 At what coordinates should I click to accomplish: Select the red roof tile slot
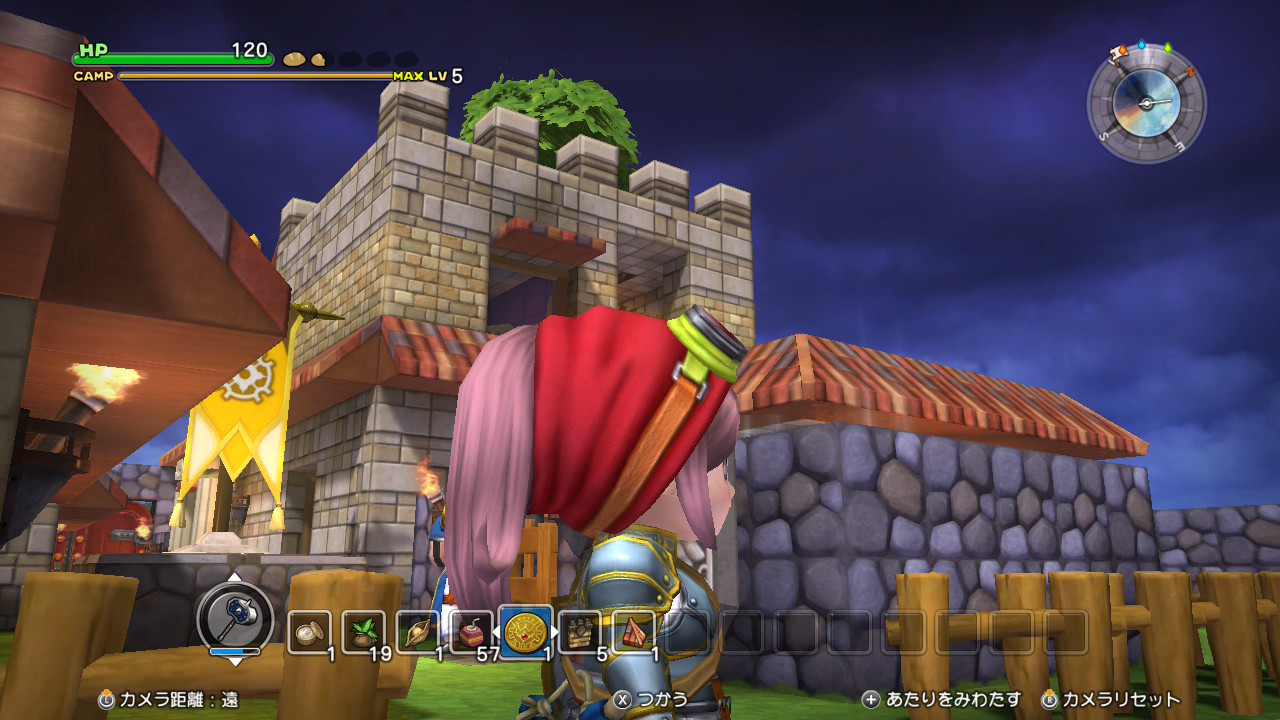pyautogui.click(x=634, y=632)
